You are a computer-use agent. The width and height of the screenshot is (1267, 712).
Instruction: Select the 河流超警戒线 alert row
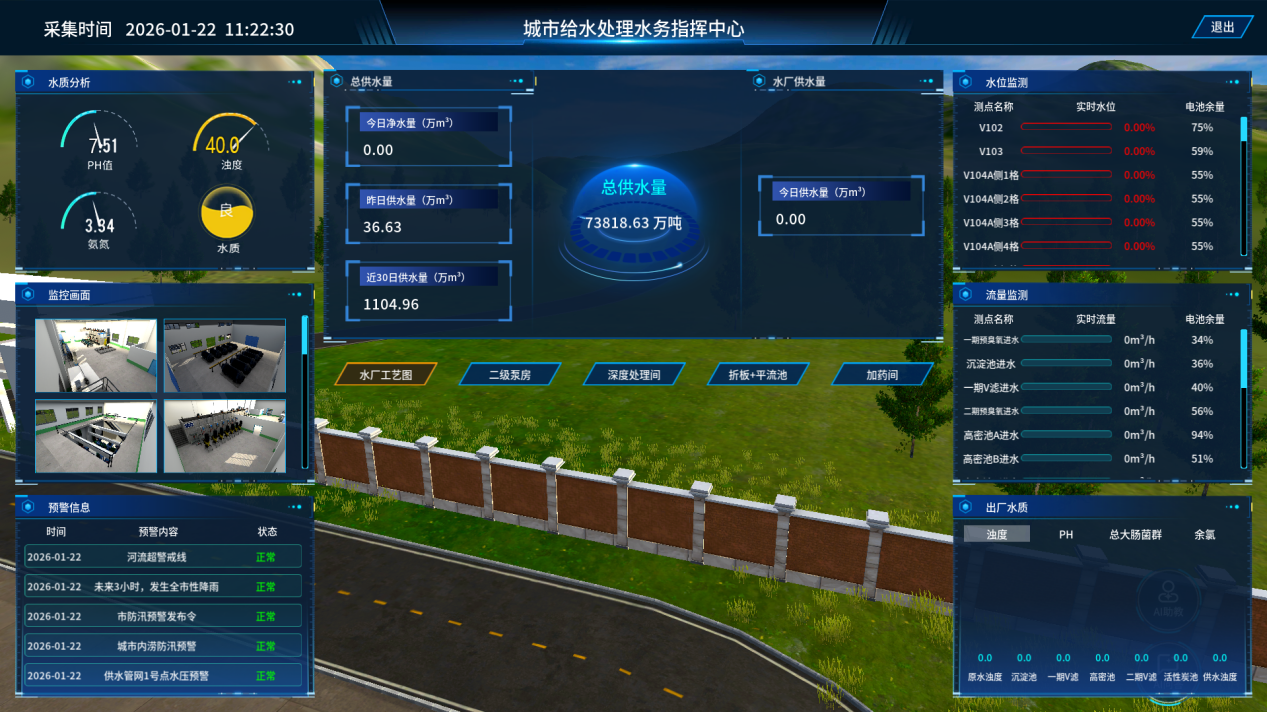pos(163,557)
